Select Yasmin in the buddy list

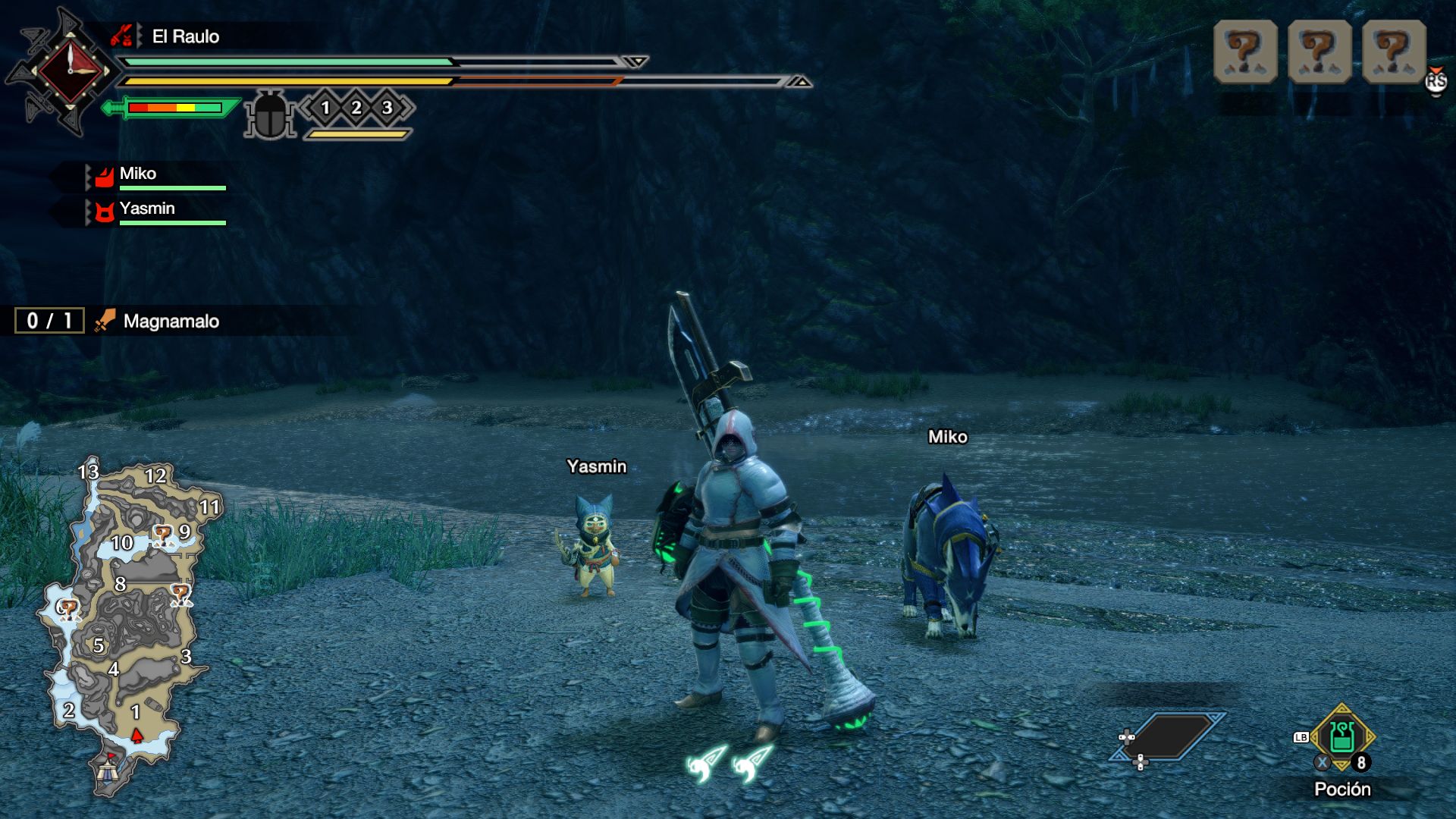pos(147,209)
